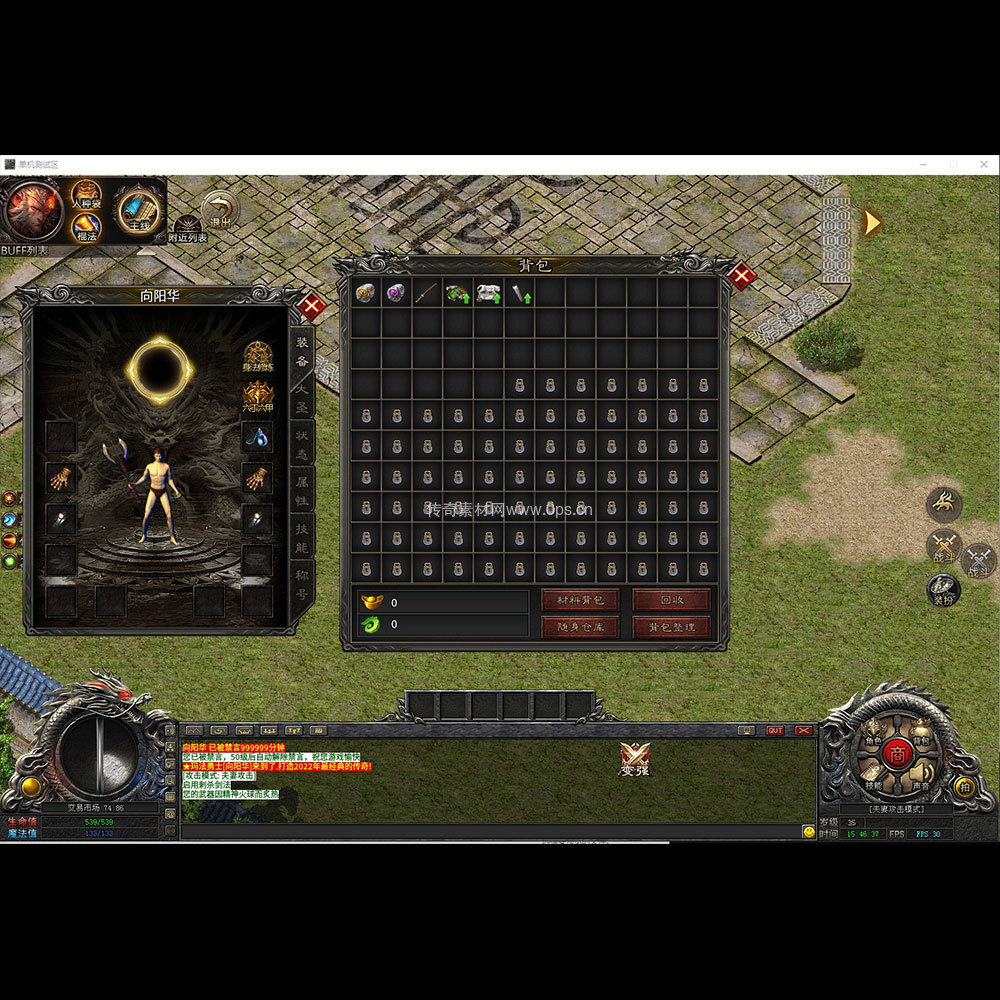Image resolution: width=1000 pixels, height=1000 pixels.
Task: Expand the orange arrow at screen edge
Action: pos(872,222)
